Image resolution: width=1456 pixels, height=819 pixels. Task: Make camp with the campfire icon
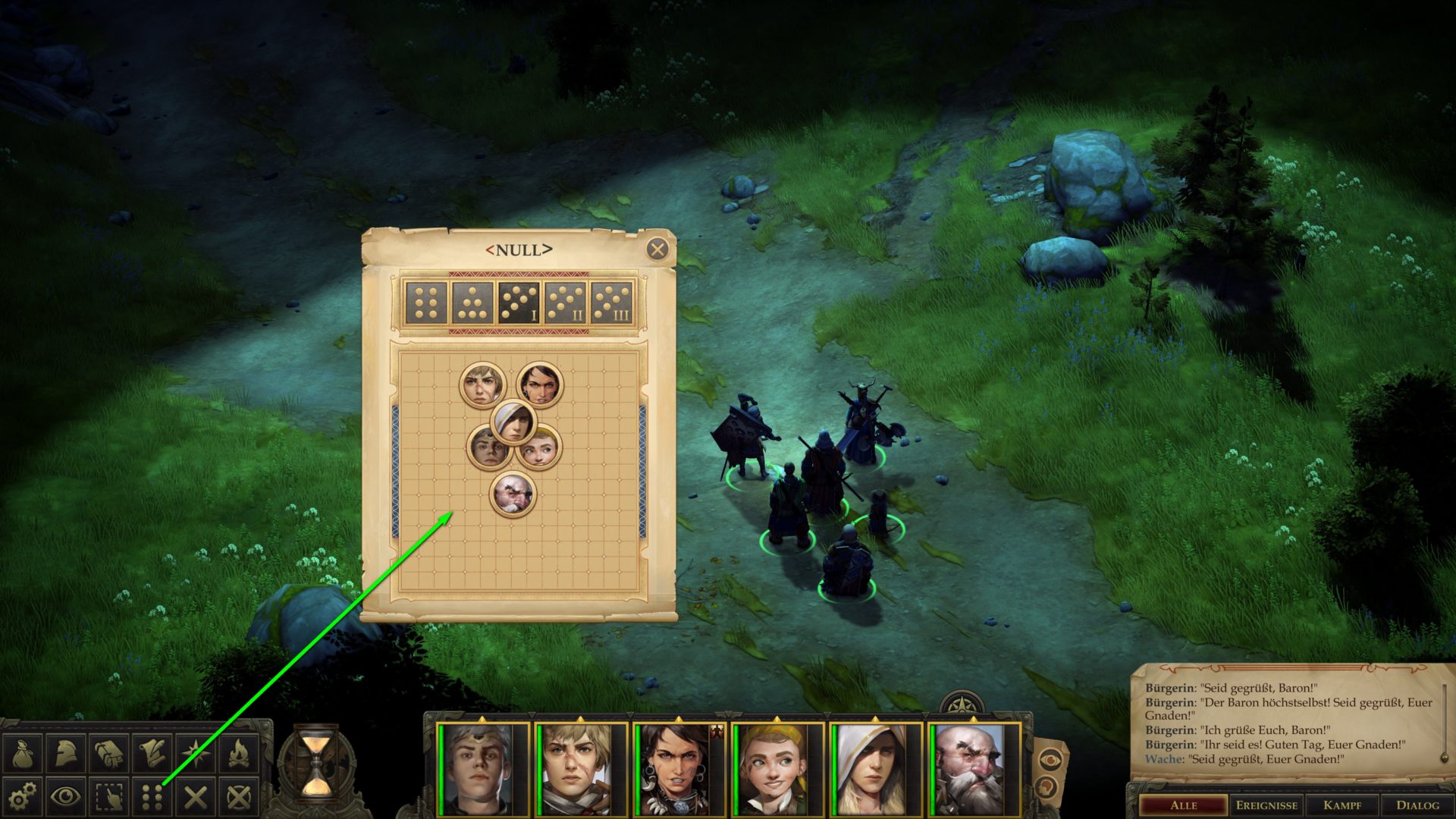[239, 753]
